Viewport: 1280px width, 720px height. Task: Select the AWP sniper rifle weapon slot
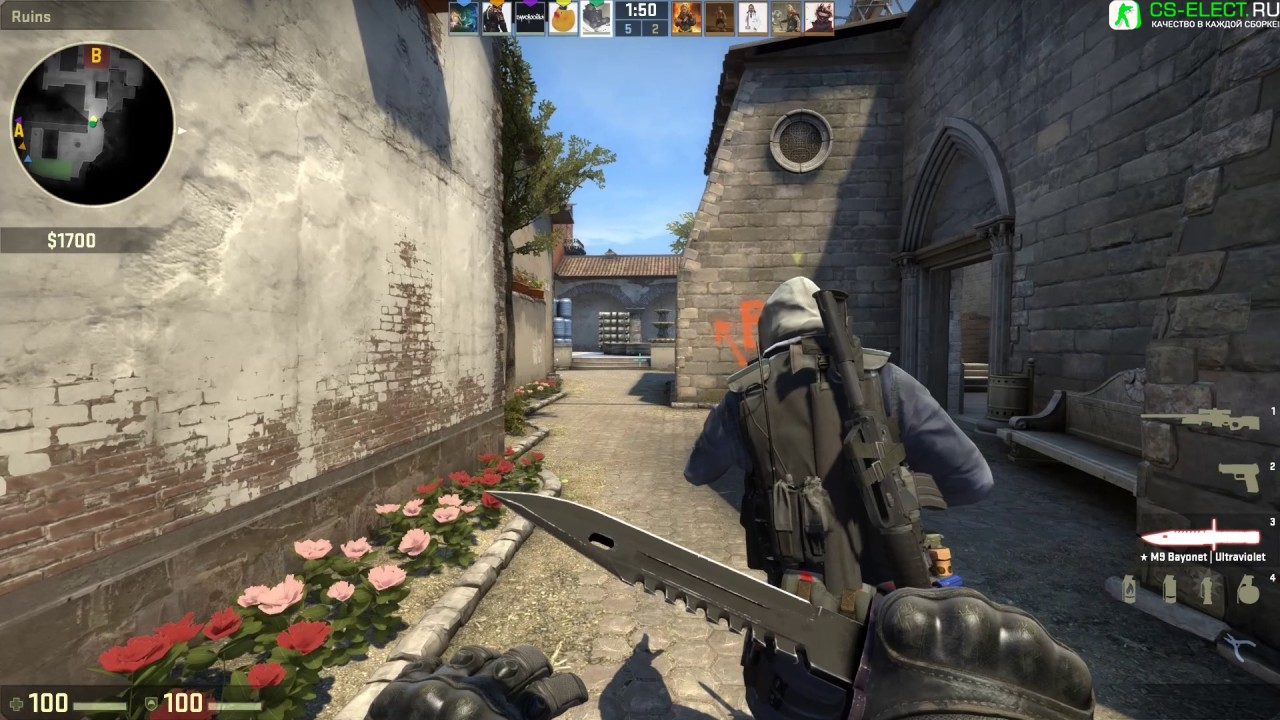(1200, 418)
